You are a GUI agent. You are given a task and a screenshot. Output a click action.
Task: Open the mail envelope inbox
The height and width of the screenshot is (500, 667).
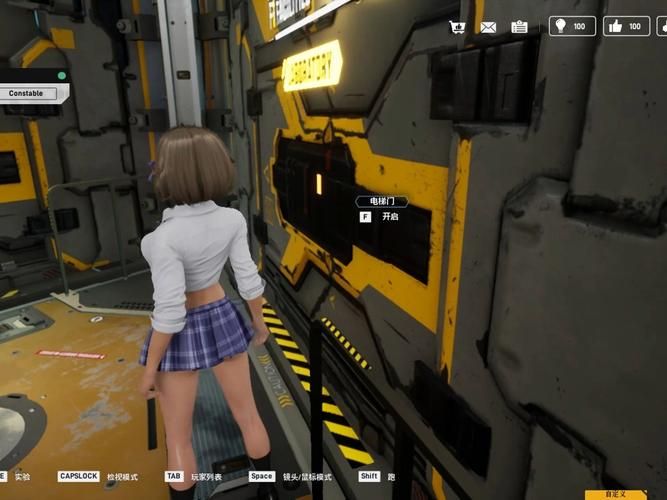coord(488,27)
